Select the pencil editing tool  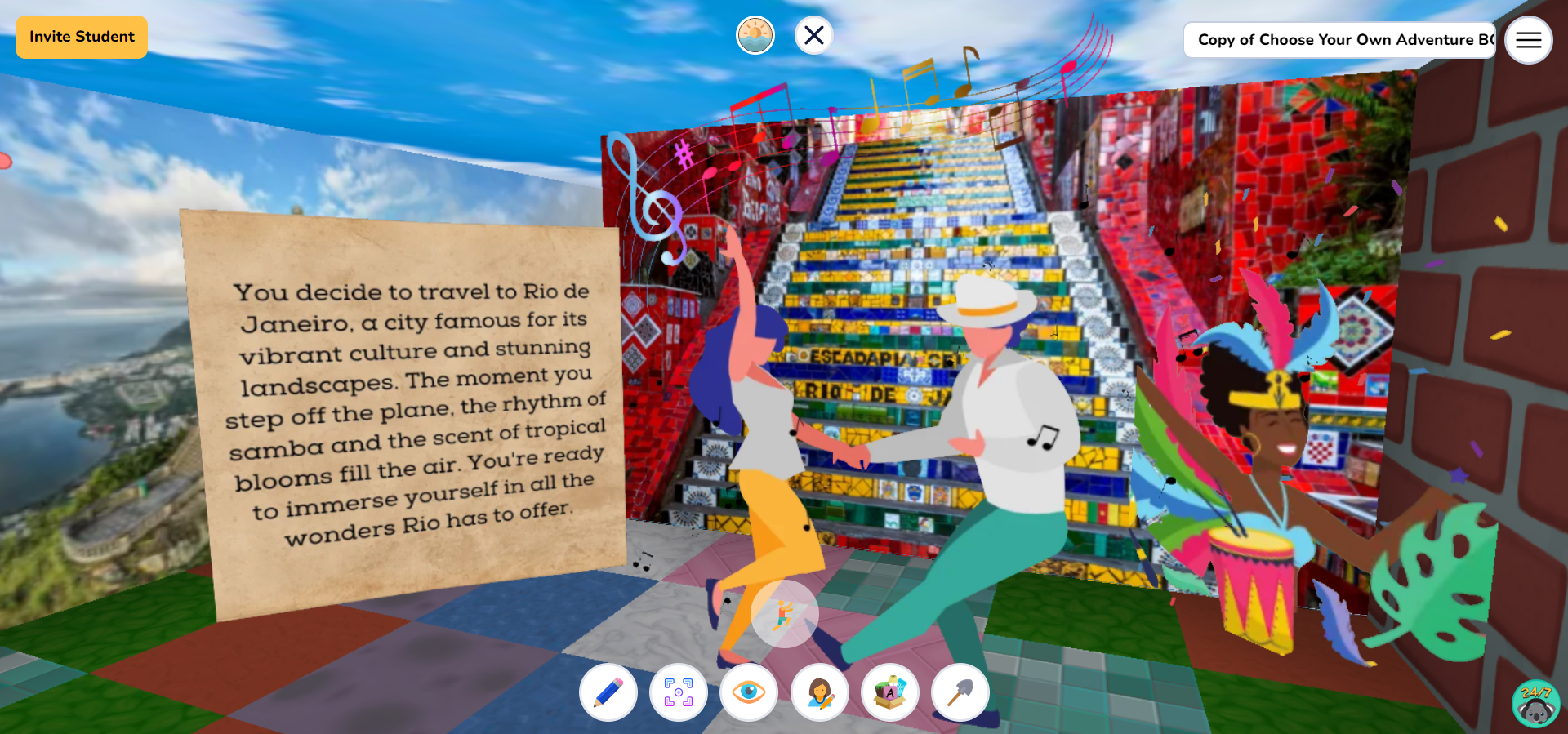point(607,692)
